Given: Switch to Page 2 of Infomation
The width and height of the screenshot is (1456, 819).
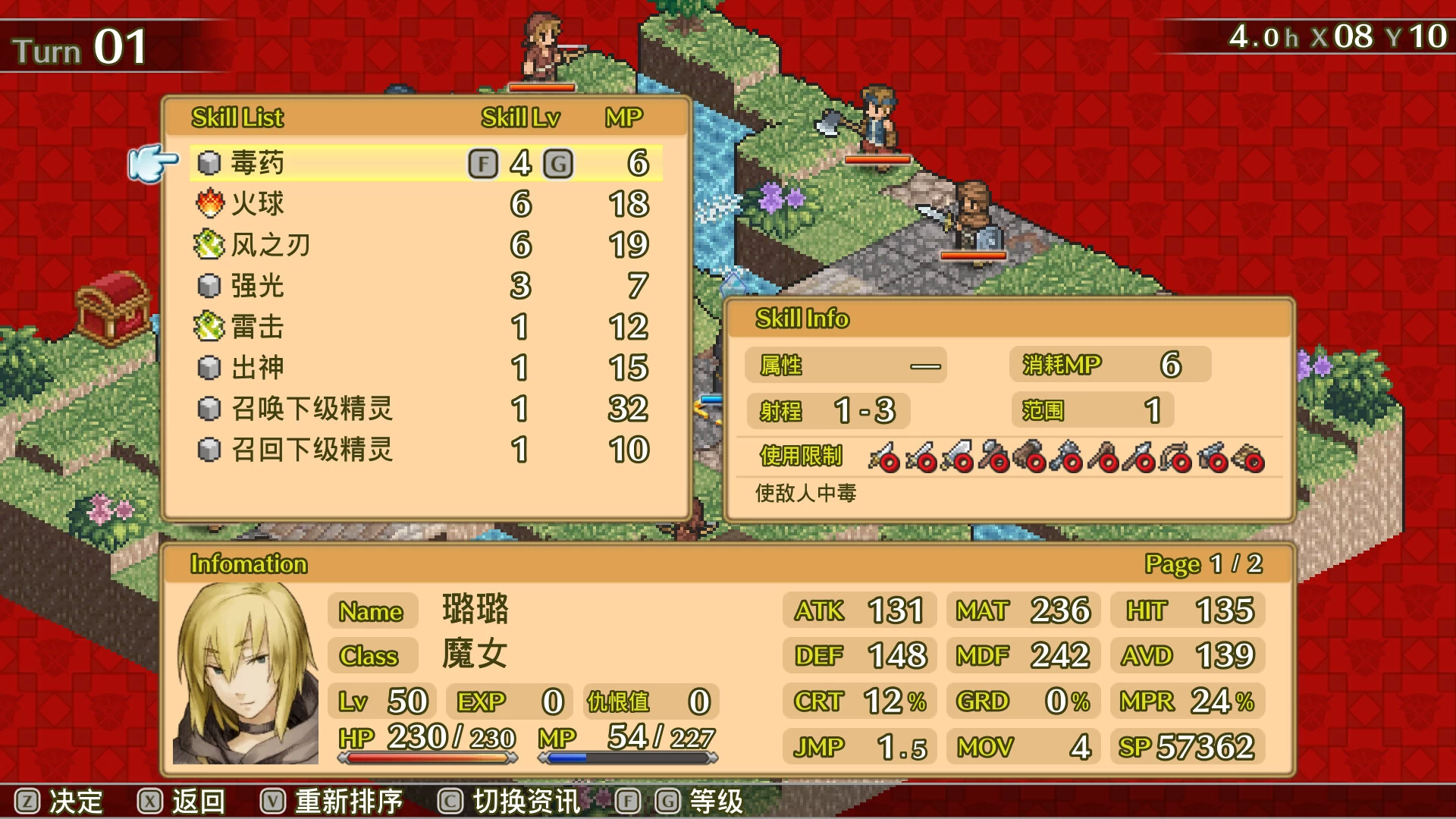Looking at the screenshot, I should [x=1203, y=564].
